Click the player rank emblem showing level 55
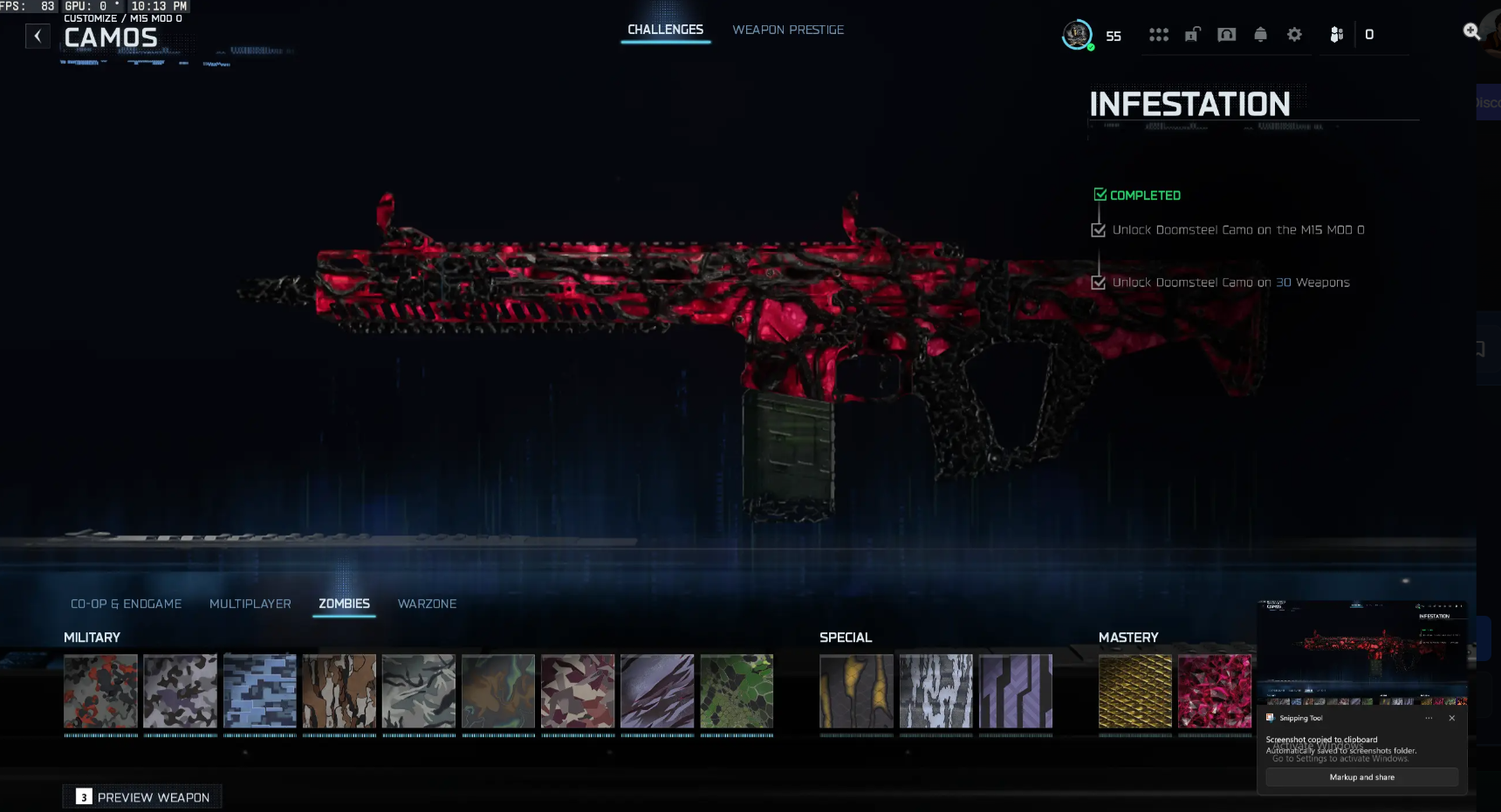The height and width of the screenshot is (812, 1501). click(x=1075, y=36)
